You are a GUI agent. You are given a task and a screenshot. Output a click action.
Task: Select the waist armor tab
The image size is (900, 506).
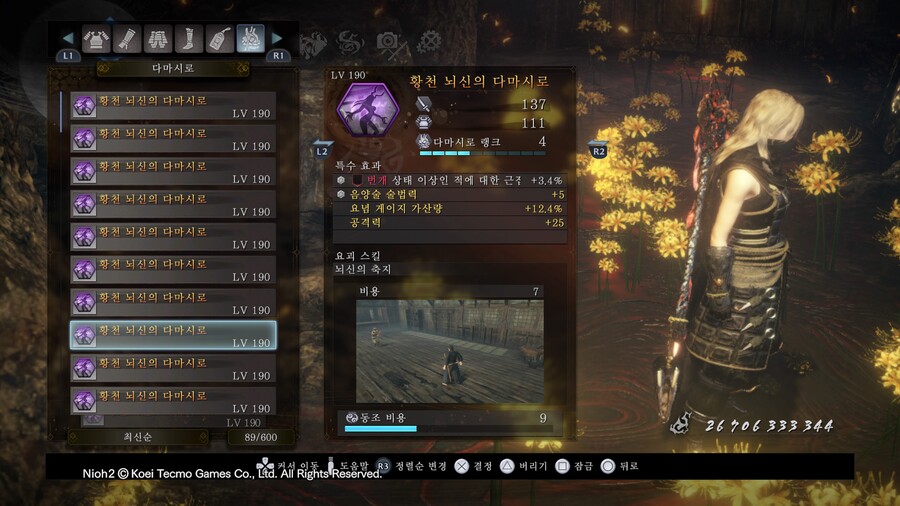tap(158, 39)
